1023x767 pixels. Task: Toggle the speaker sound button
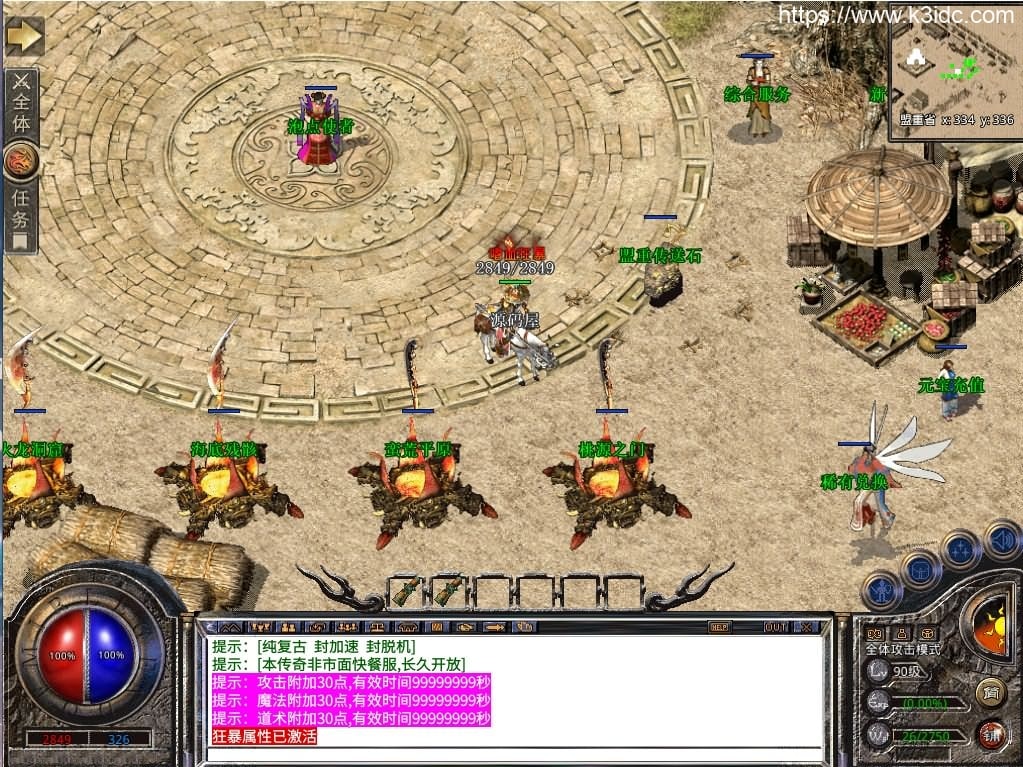coord(1001,541)
